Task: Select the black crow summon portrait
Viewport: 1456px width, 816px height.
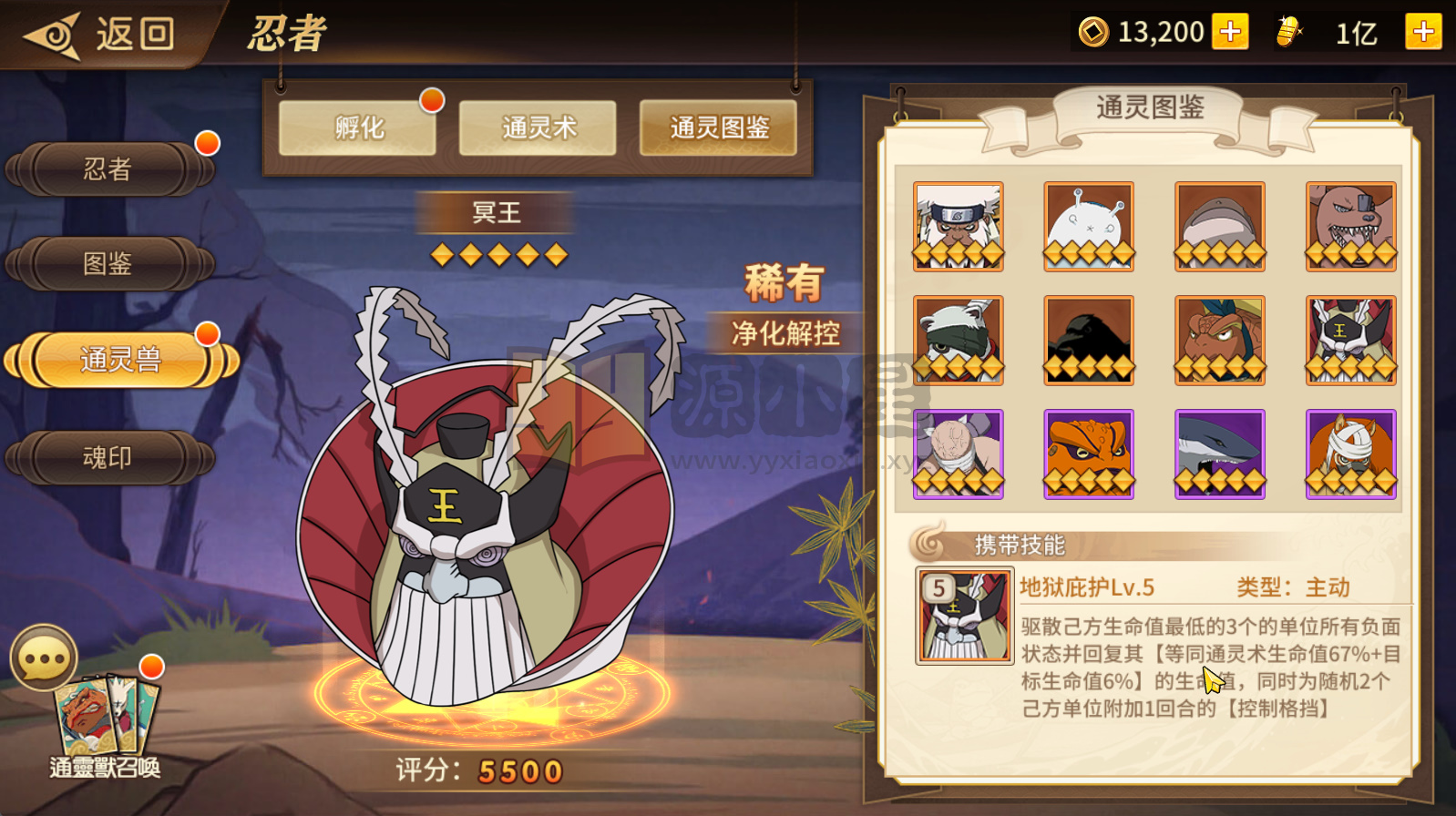Action: (1089, 340)
